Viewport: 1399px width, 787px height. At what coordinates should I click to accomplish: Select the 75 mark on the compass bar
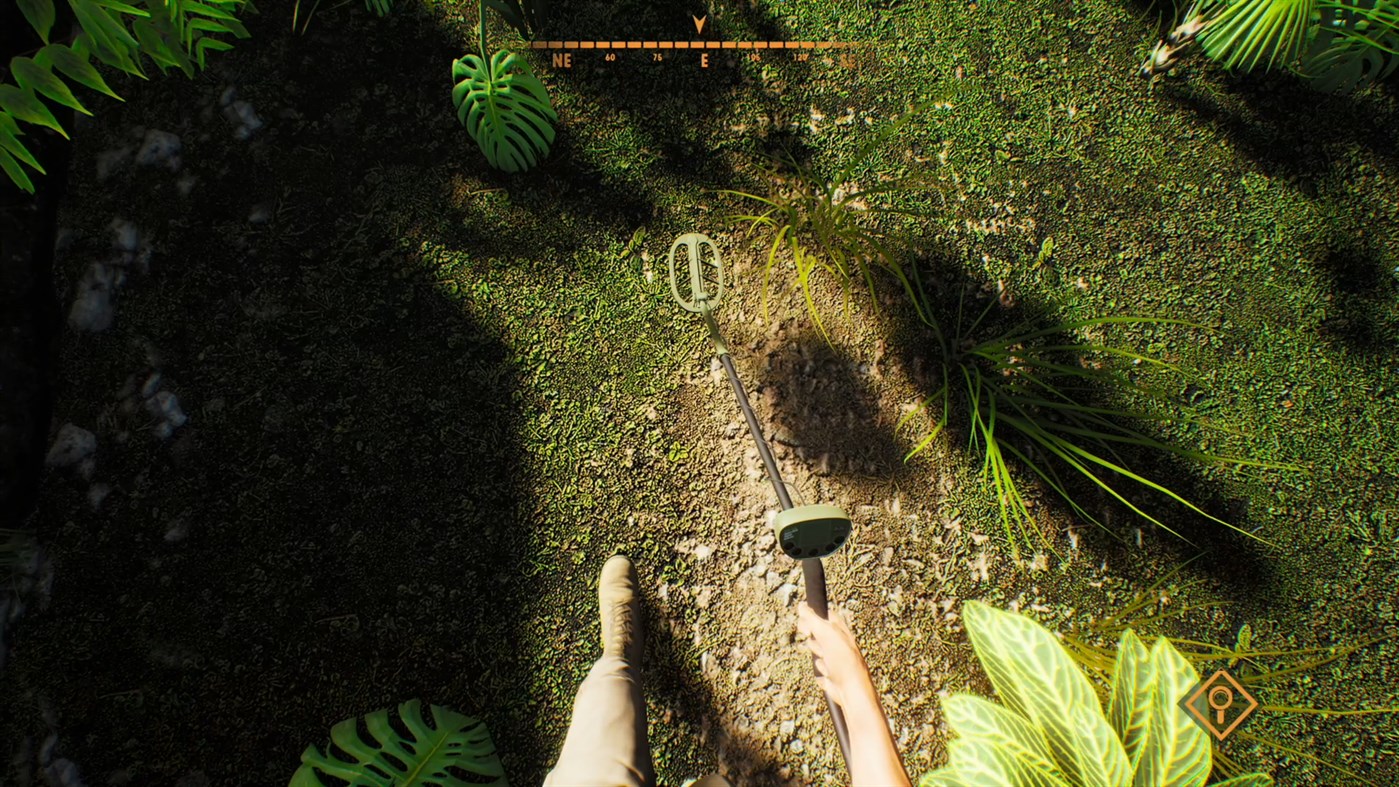click(657, 57)
